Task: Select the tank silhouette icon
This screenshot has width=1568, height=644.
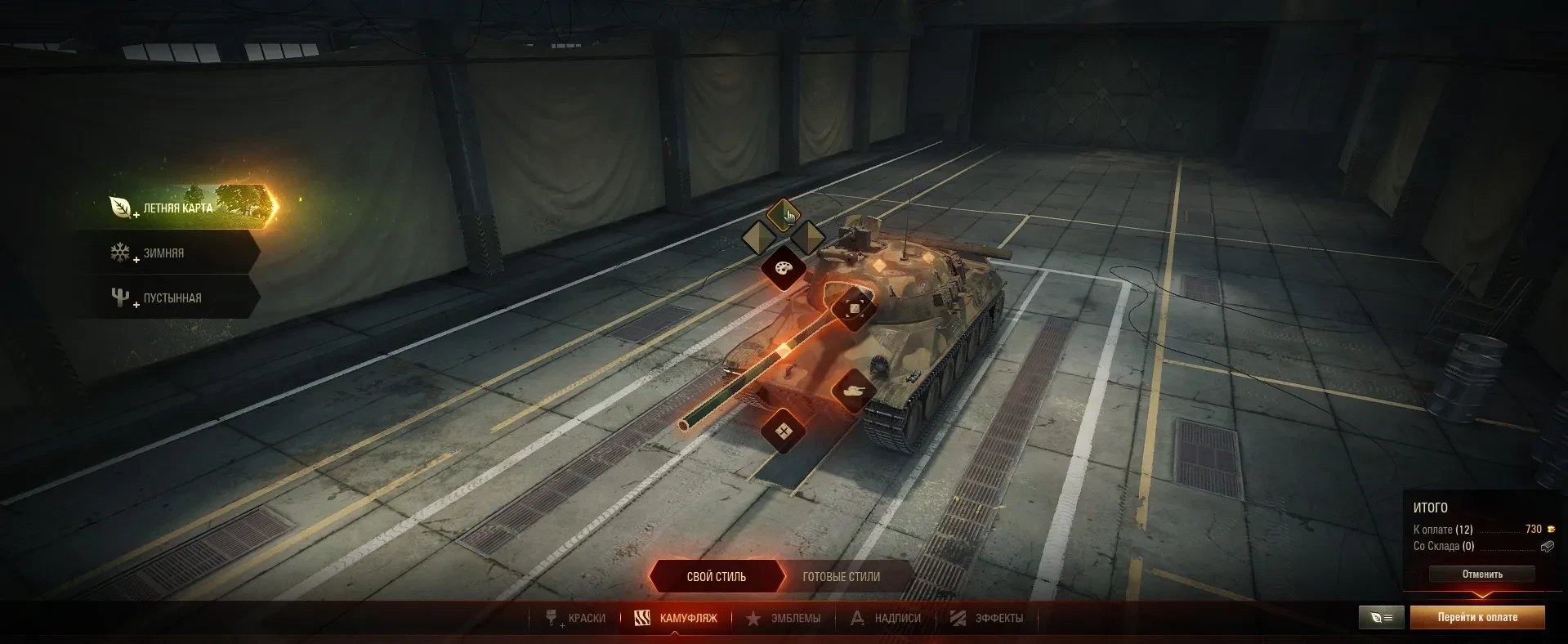Action: pyautogui.click(x=854, y=391)
